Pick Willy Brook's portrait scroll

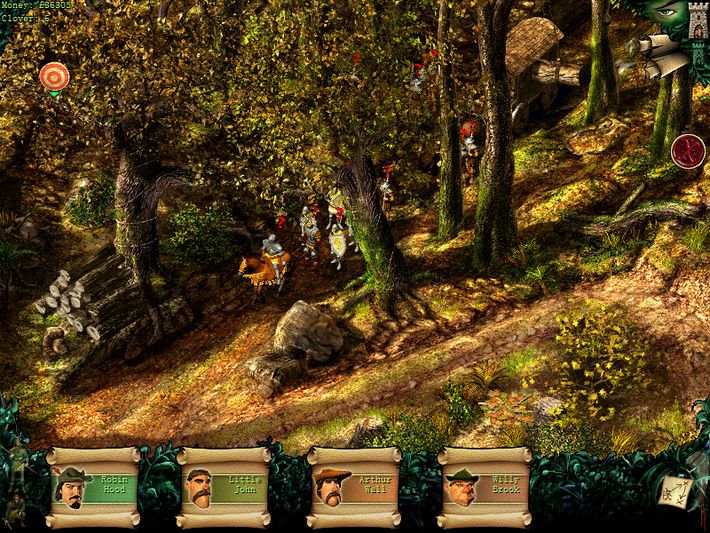click(484, 487)
